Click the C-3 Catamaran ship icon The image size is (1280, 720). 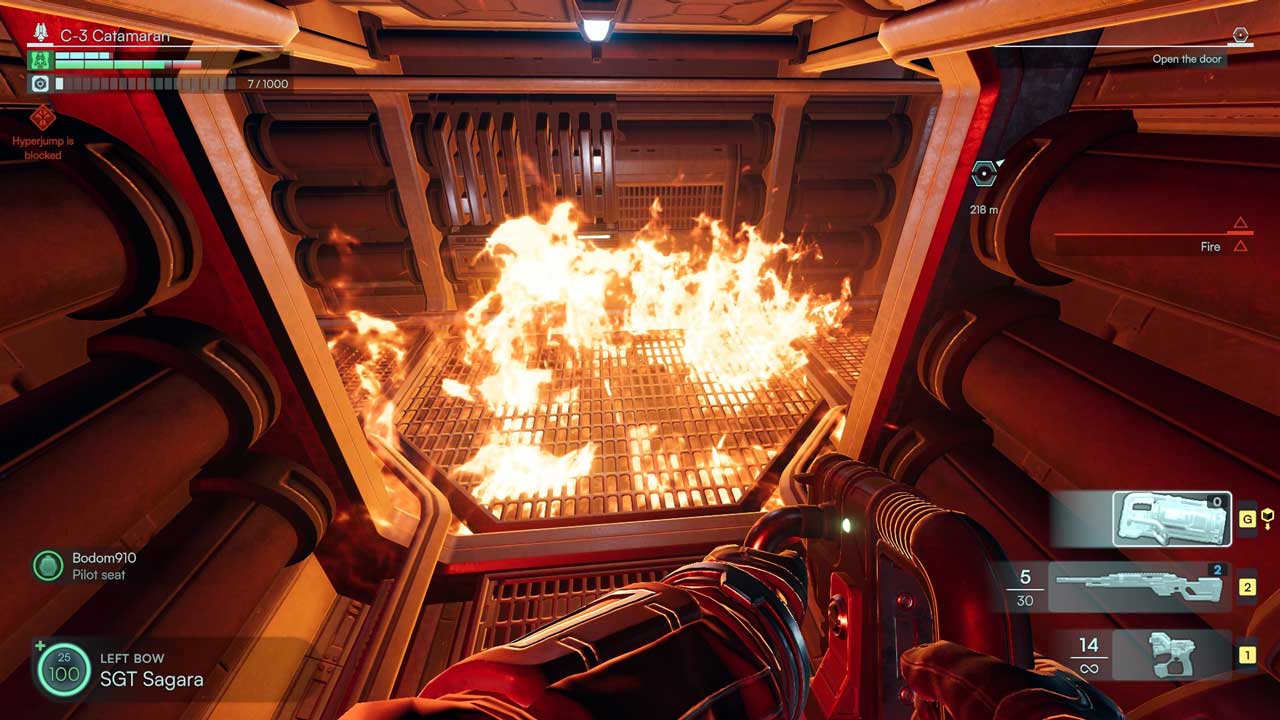[x=41, y=34]
